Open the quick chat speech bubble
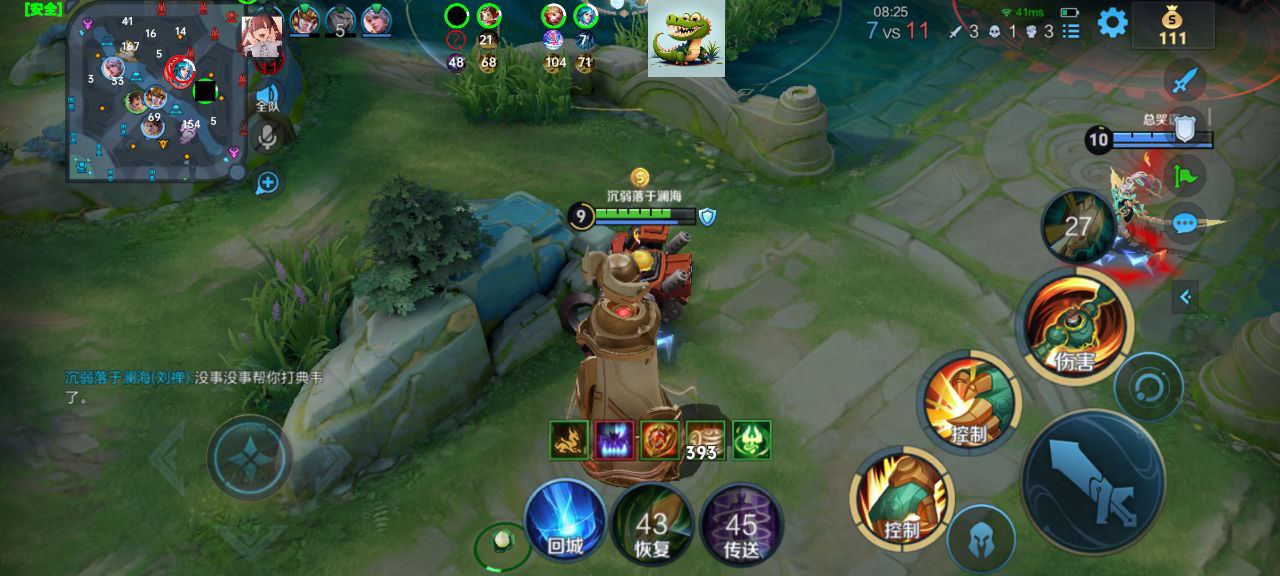Screen dimensions: 1280x576 coord(1186,222)
